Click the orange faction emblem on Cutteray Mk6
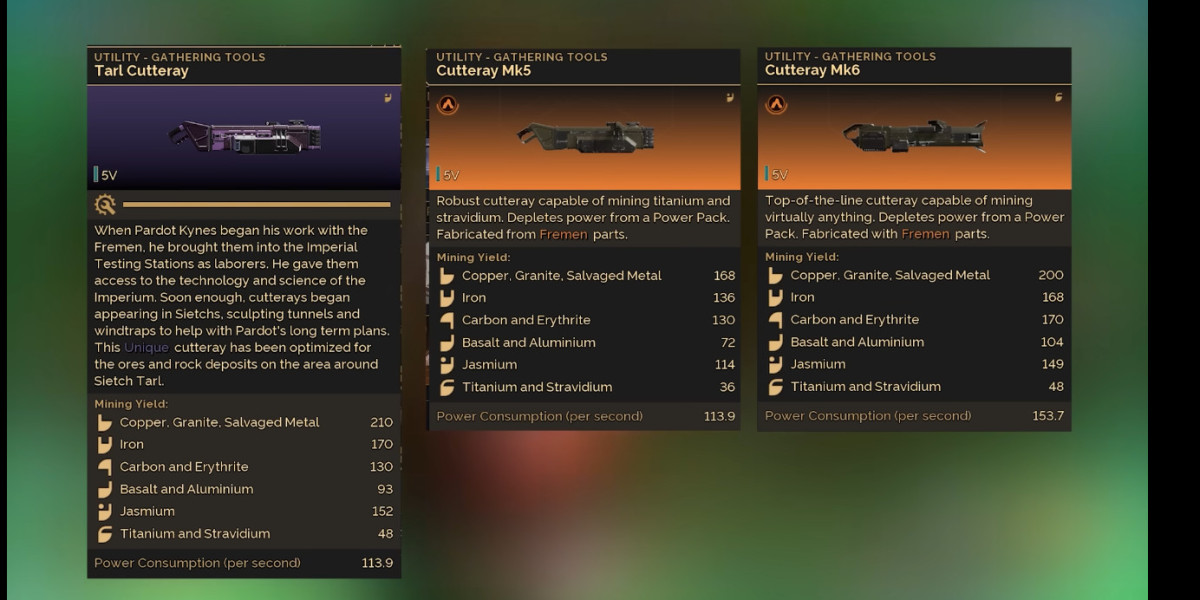The width and height of the screenshot is (1200, 600). pos(776,105)
